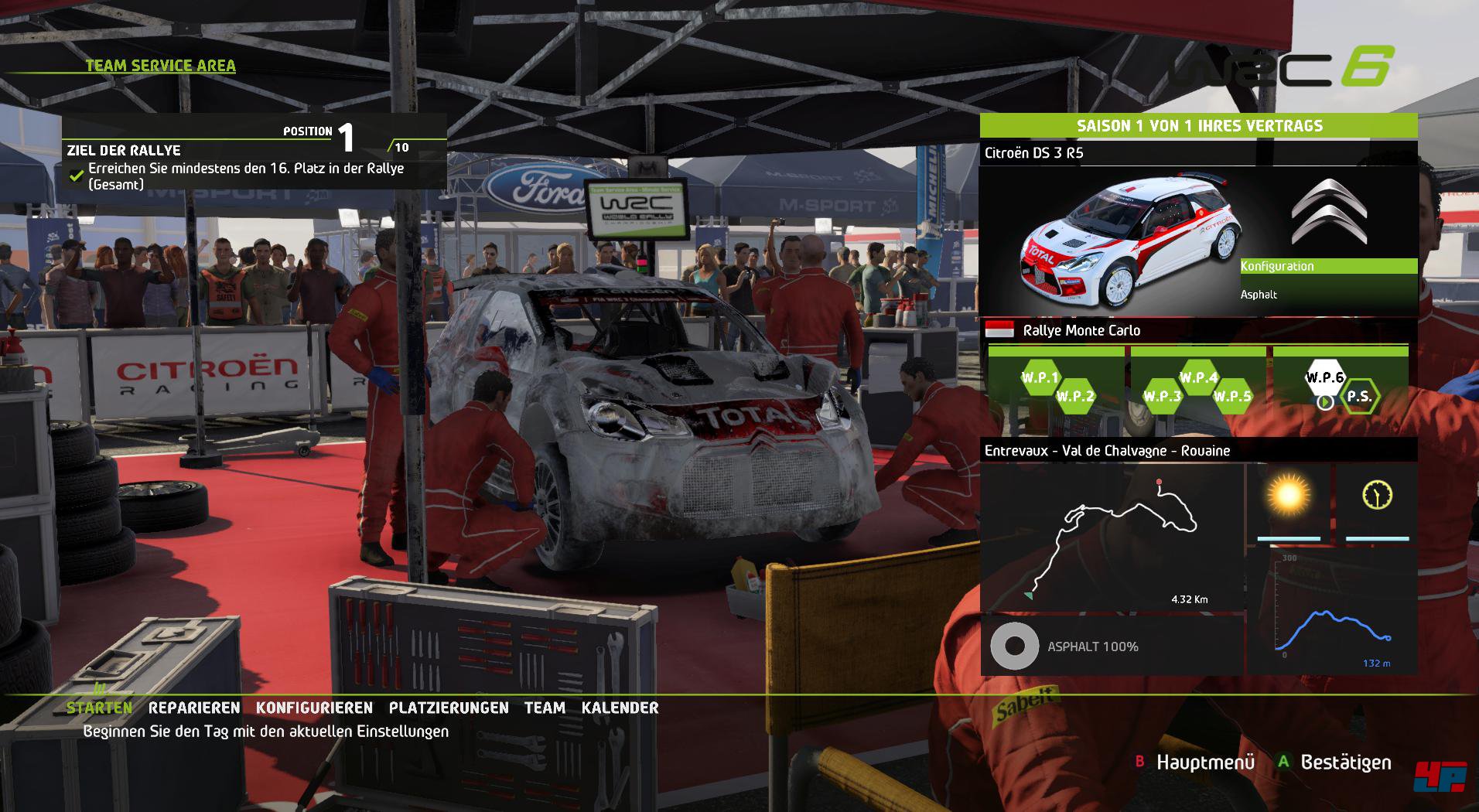Choose the W.P.3 stage hexagon

pos(1162,397)
